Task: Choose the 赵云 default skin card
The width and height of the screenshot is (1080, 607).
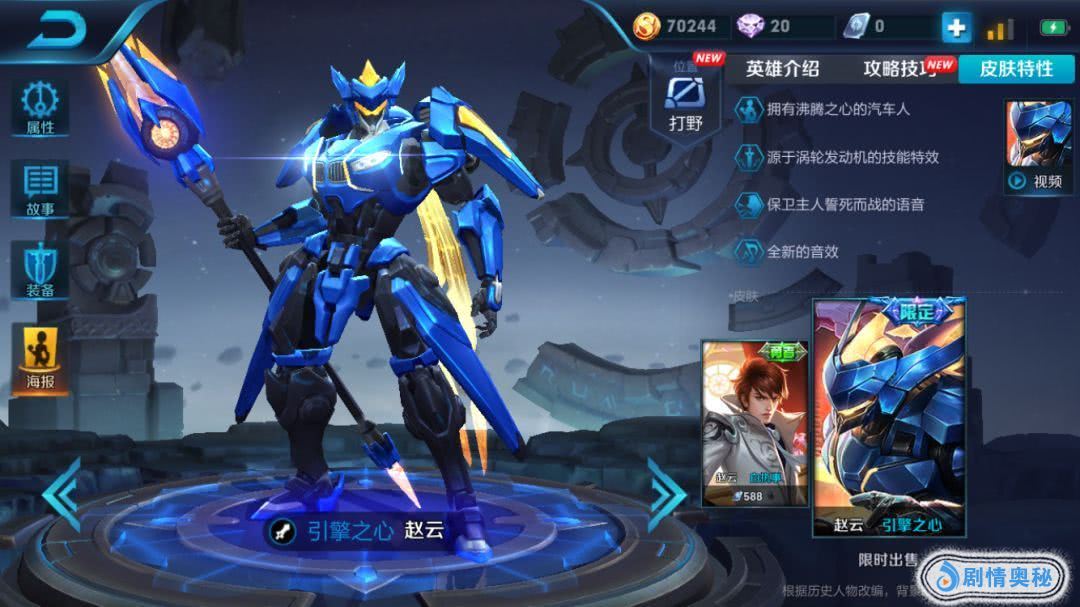Action: (x=755, y=422)
